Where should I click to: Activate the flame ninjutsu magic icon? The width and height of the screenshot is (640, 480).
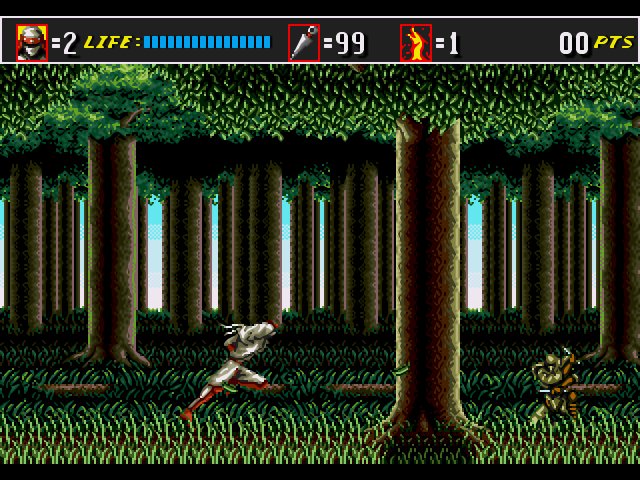pyautogui.click(x=415, y=43)
